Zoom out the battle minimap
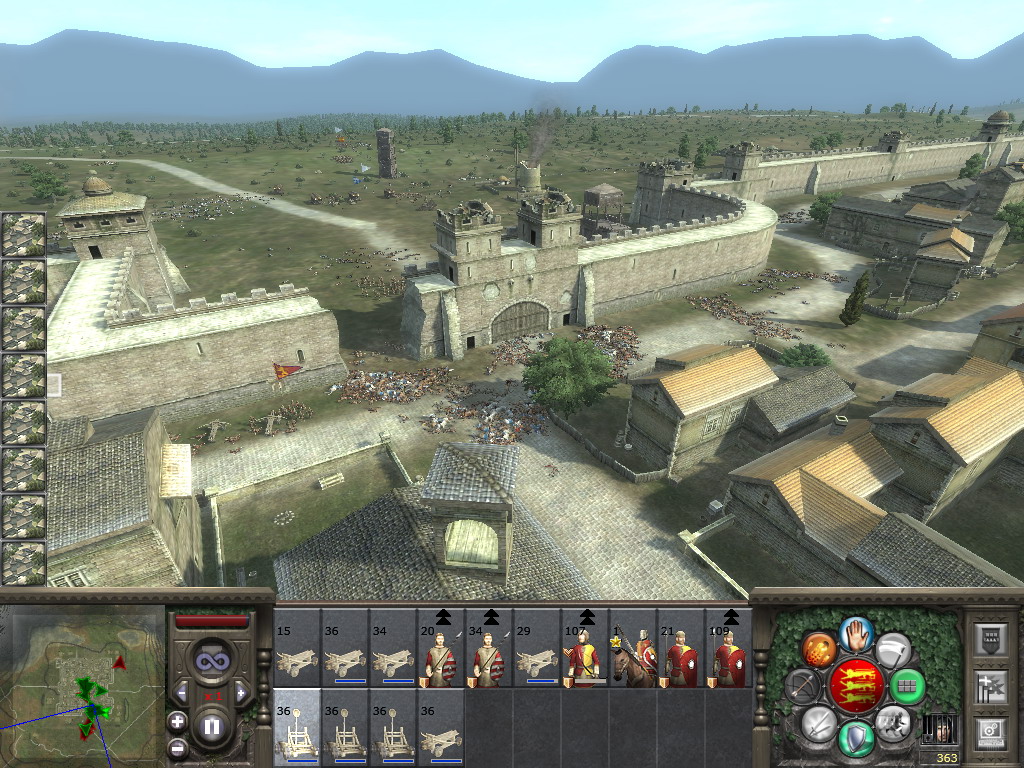 (x=177, y=746)
